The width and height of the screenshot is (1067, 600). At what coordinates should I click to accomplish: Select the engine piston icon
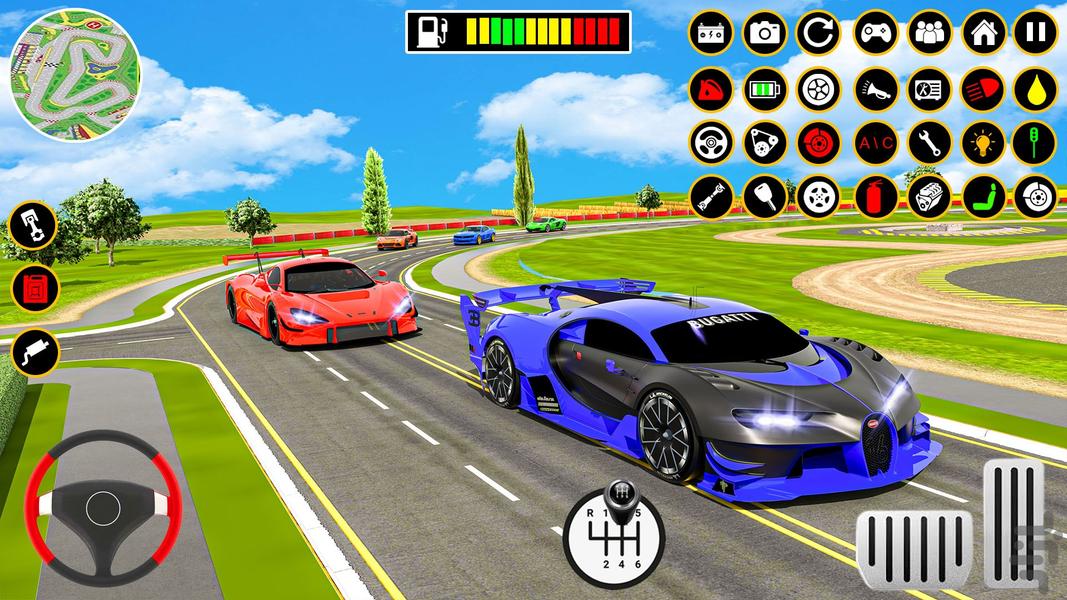(x=35, y=226)
